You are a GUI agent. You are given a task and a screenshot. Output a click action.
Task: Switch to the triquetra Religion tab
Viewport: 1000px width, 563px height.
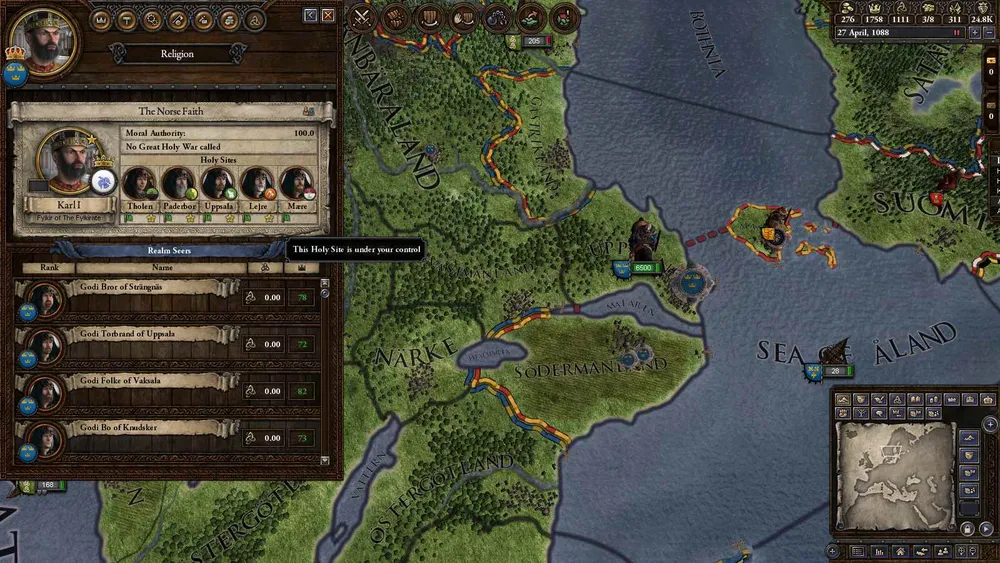point(255,19)
